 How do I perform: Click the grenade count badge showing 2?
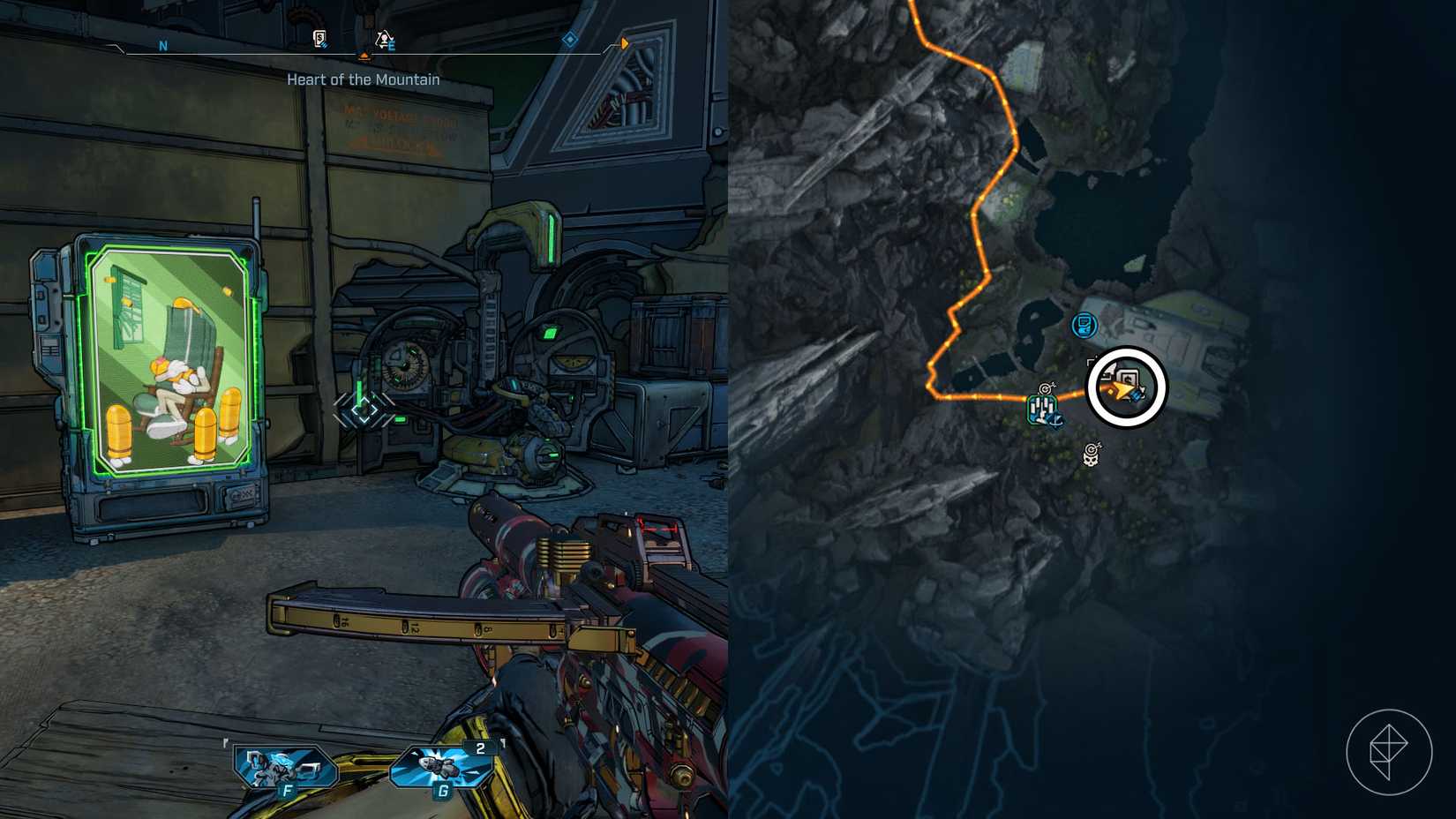coord(478,748)
